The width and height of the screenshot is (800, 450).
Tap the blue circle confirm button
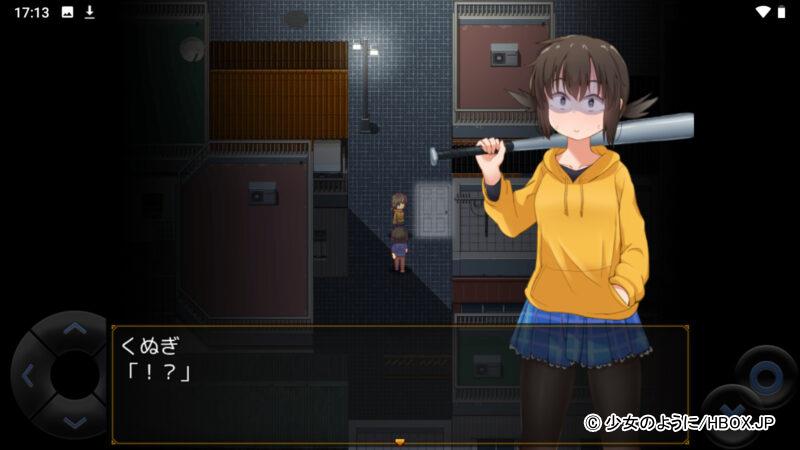765,377
